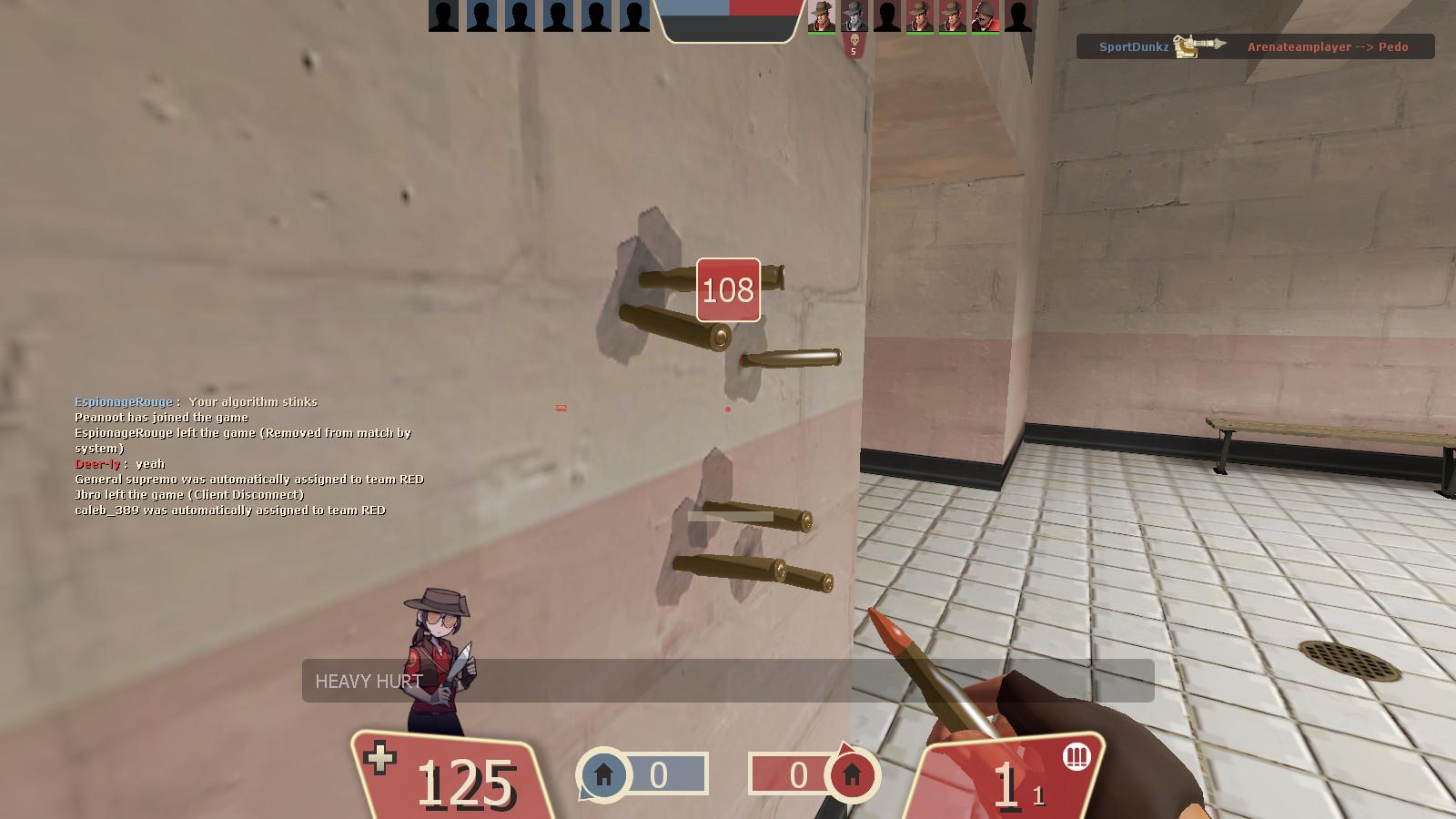Click the health value 125
Screen dimensions: 1456x819
pos(464,784)
